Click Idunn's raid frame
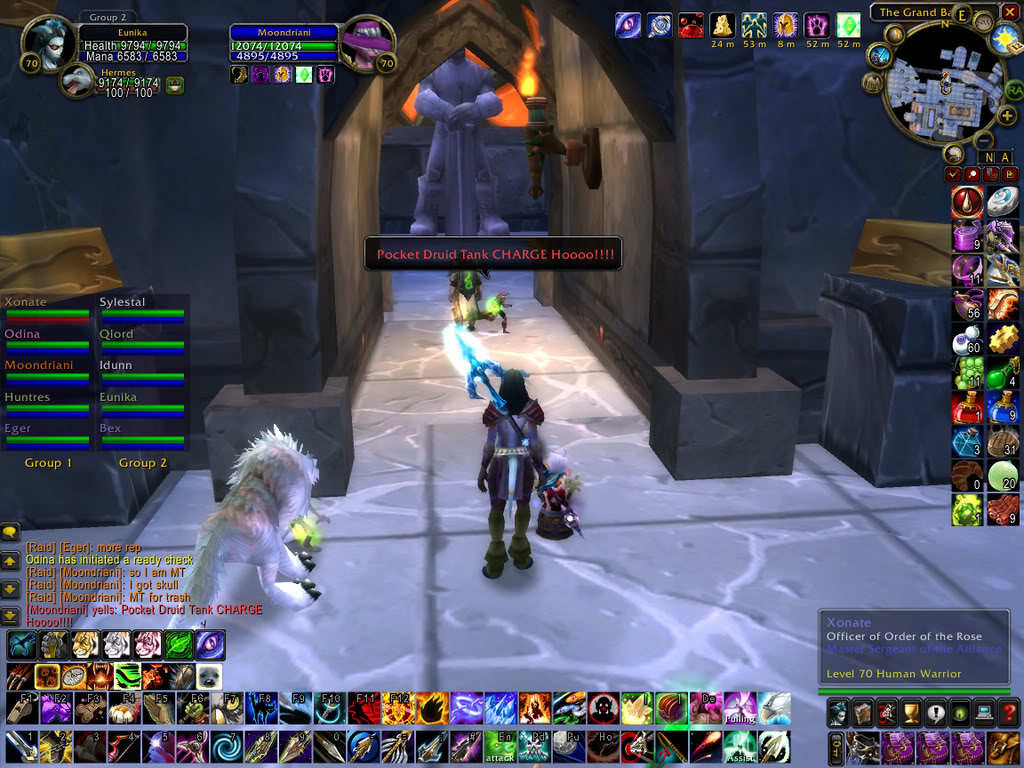Screen dimensions: 1024x768 [x=140, y=372]
